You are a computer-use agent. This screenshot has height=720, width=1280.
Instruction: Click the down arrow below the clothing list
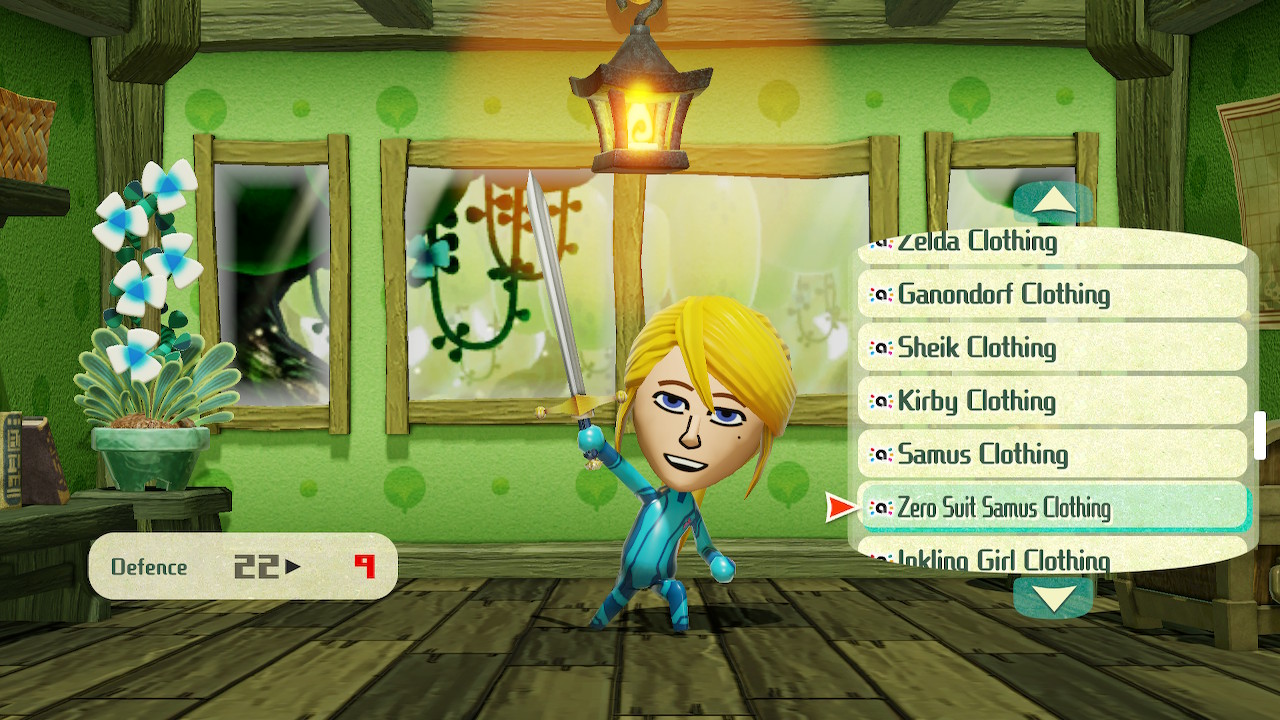(x=1052, y=597)
